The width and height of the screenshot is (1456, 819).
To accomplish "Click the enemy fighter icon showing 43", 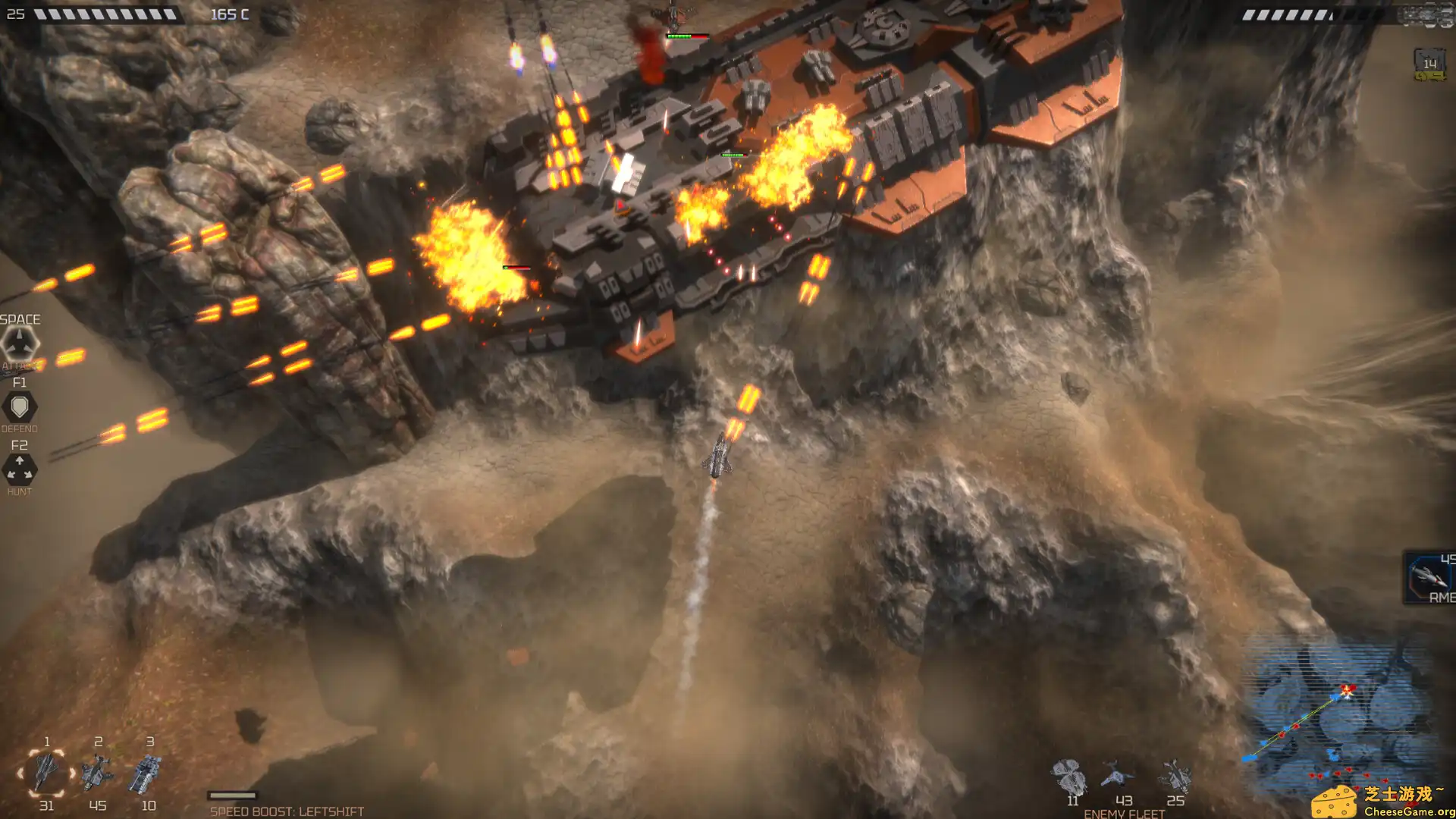I will (1116, 773).
